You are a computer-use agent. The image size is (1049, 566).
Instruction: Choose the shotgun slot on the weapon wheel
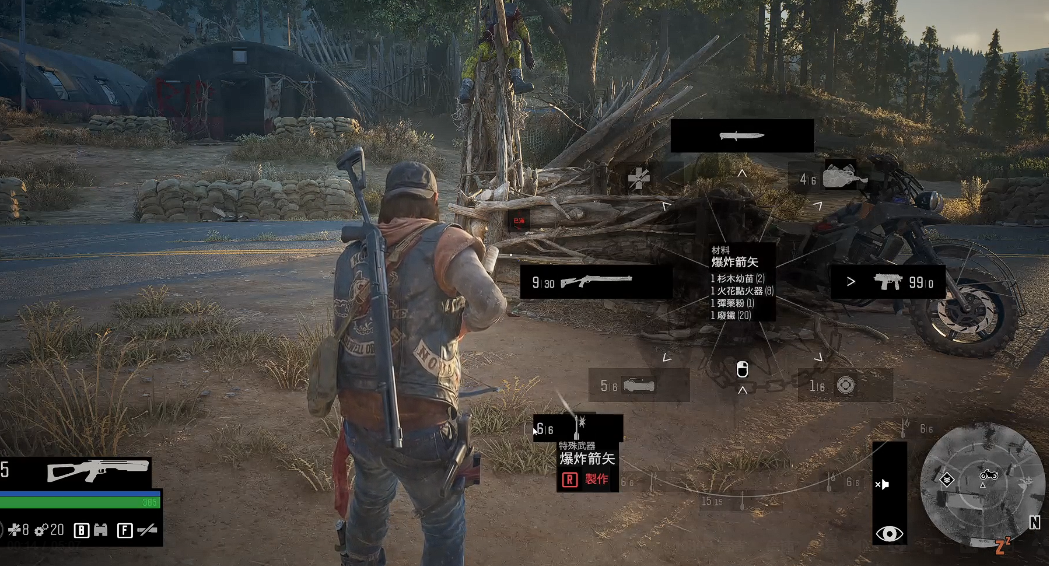click(596, 282)
